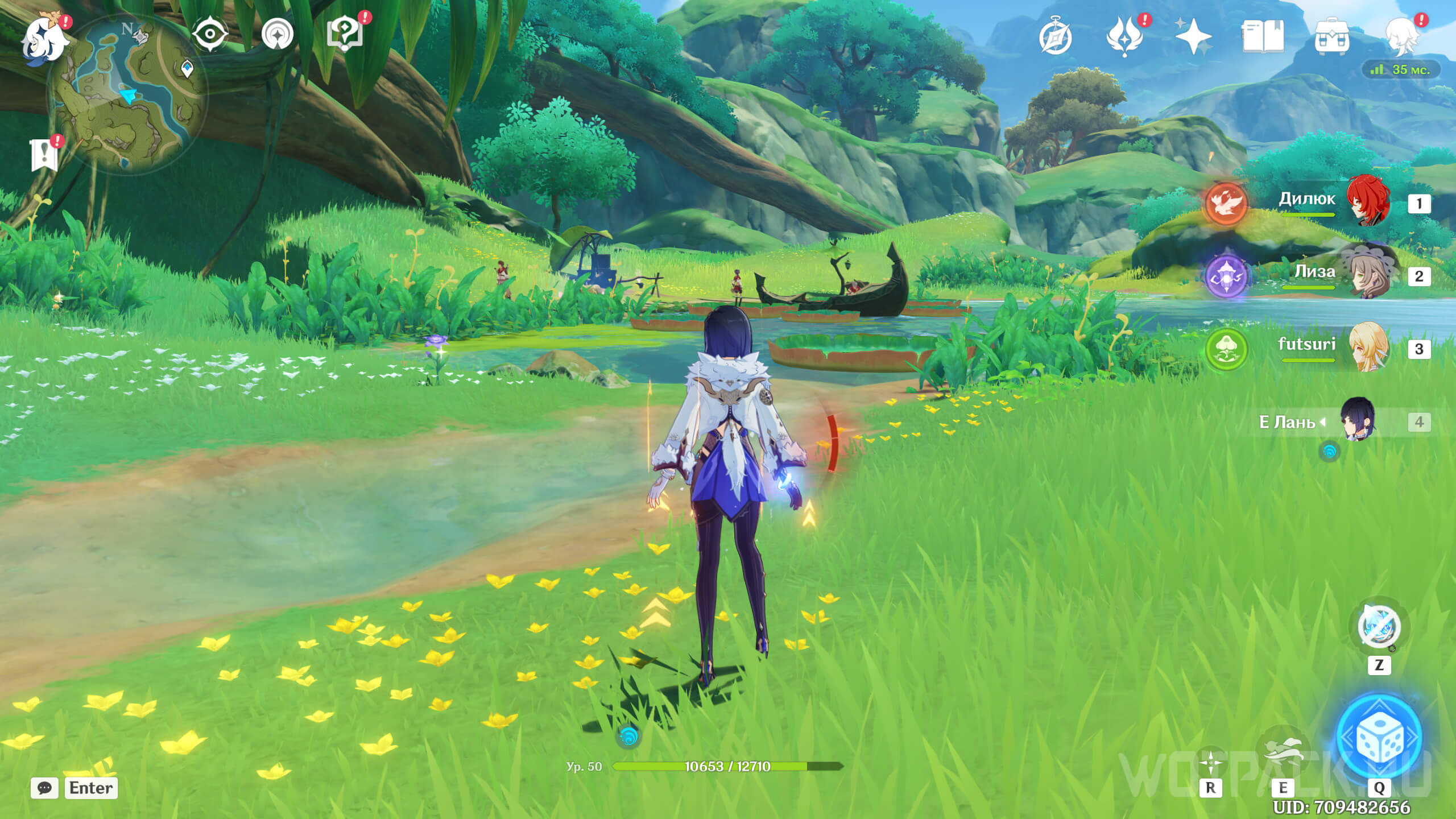This screenshot has height=819, width=1456.
Task: Open the character screen head icon
Action: pyautogui.click(x=1401, y=38)
